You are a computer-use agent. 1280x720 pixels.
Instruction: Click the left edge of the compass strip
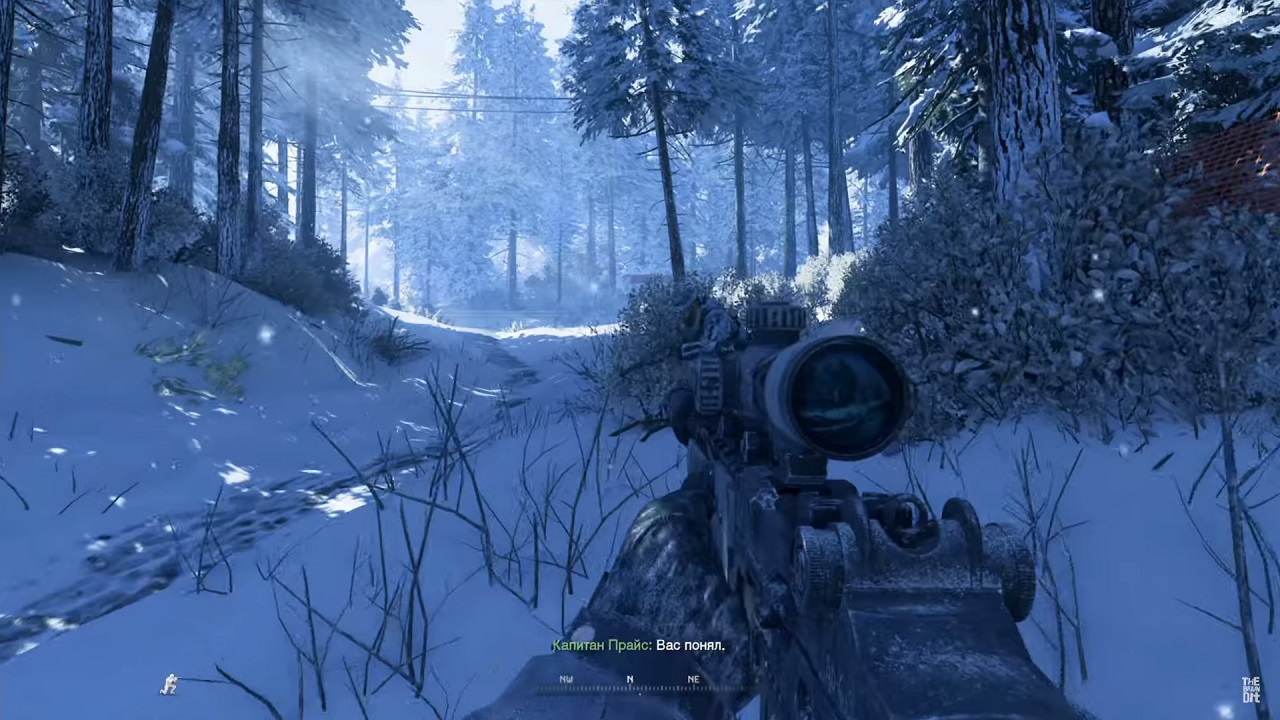click(540, 688)
